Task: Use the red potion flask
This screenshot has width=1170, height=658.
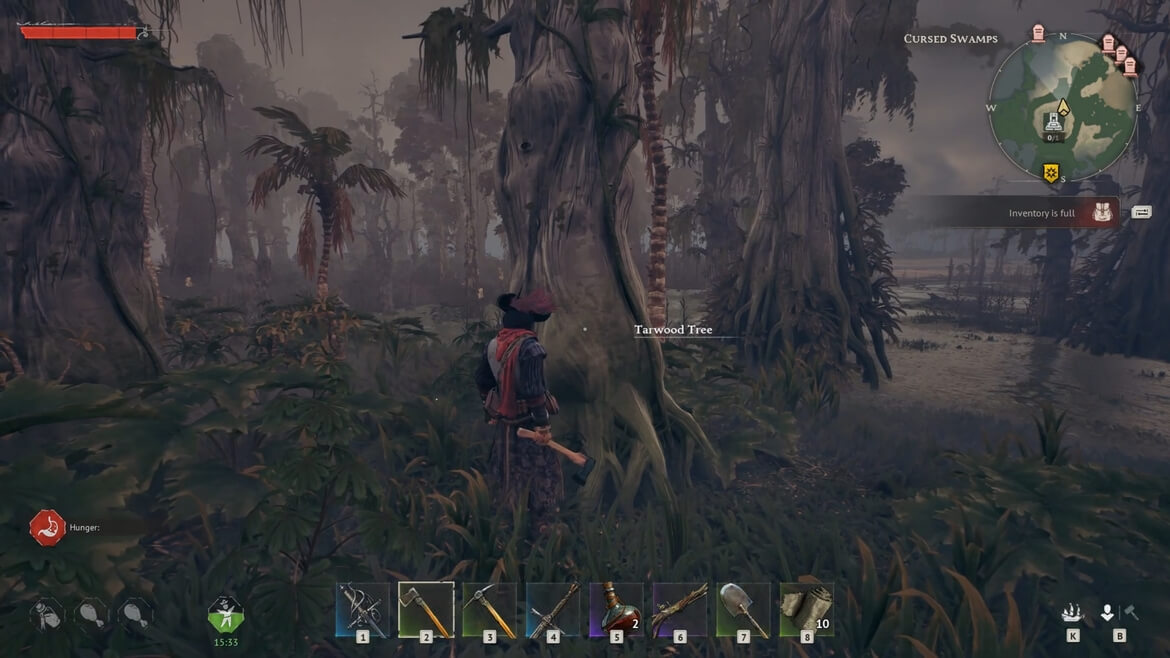Action: pos(616,609)
